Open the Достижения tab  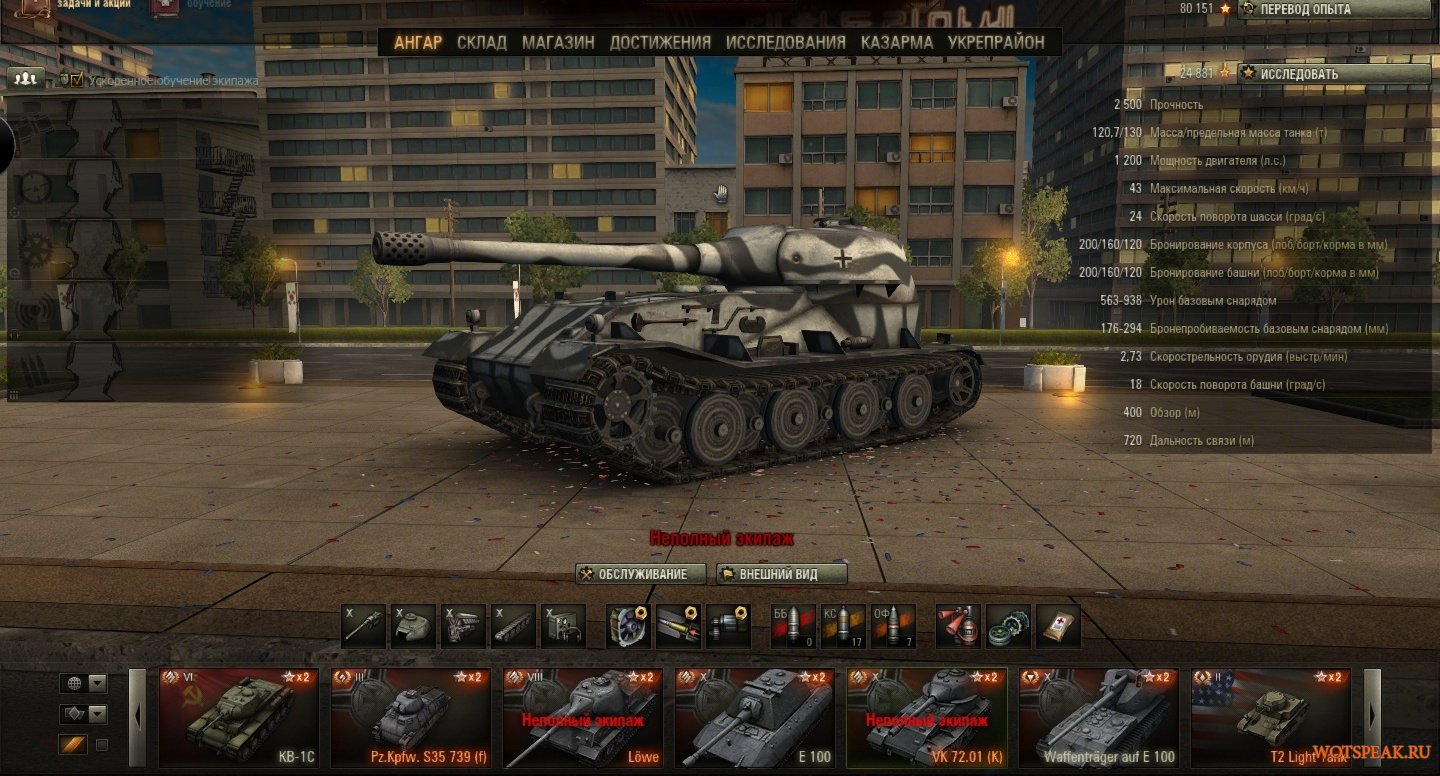660,42
